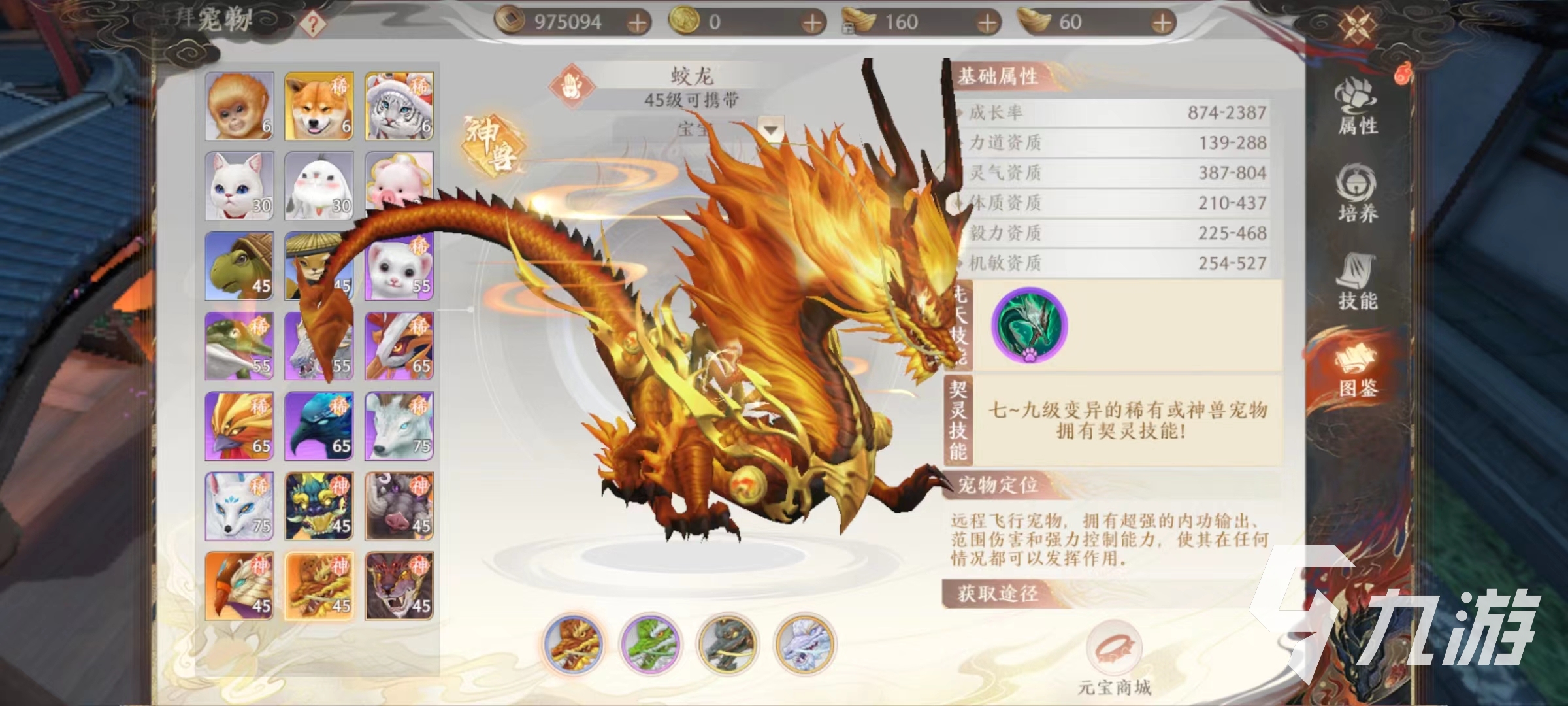This screenshot has width=1568, height=706.
Task: Switch to the 培养 cultivation tab
Action: [x=1357, y=194]
